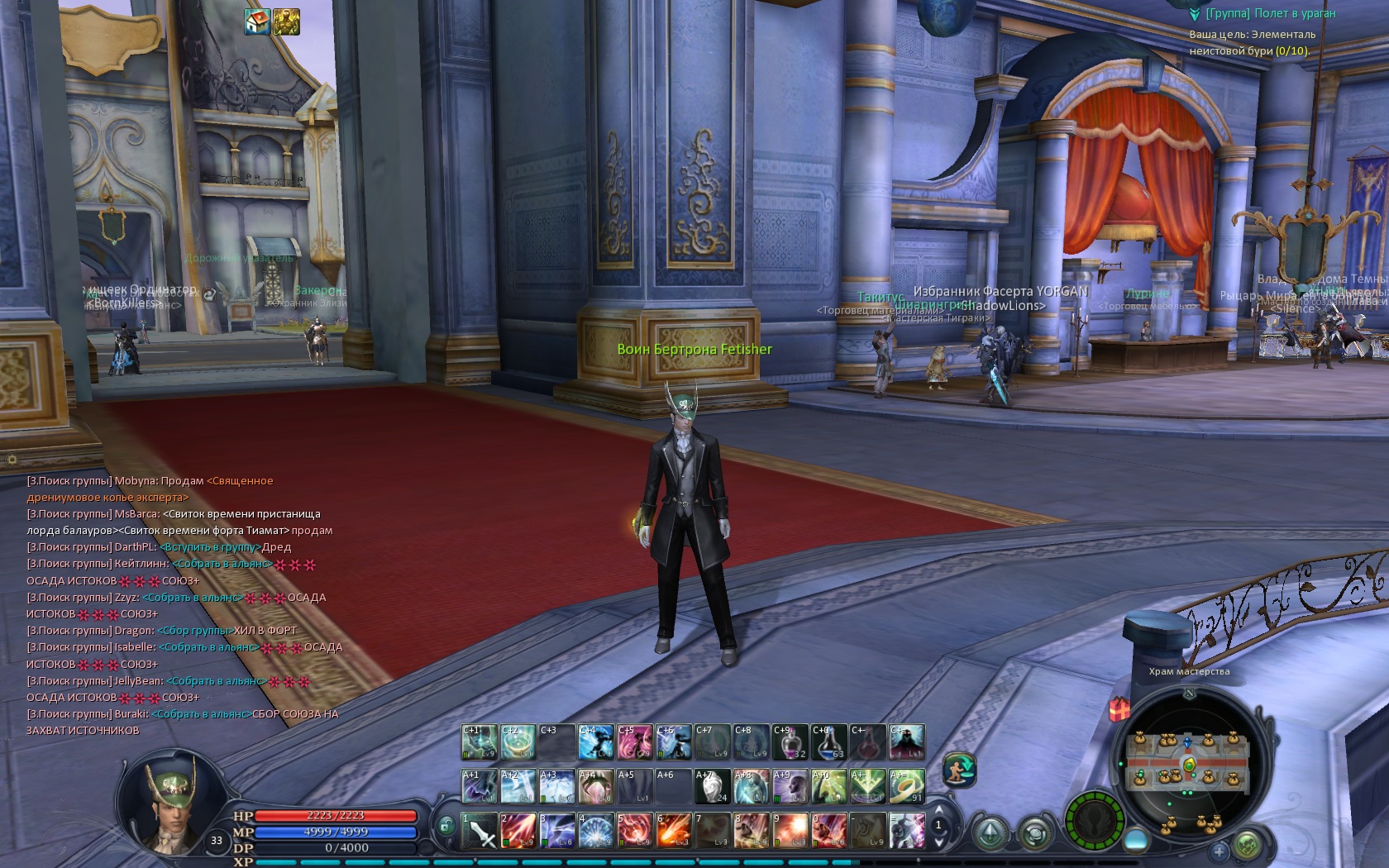
Task: Use the flaming meteor skill in slot 6
Action: click(x=674, y=830)
